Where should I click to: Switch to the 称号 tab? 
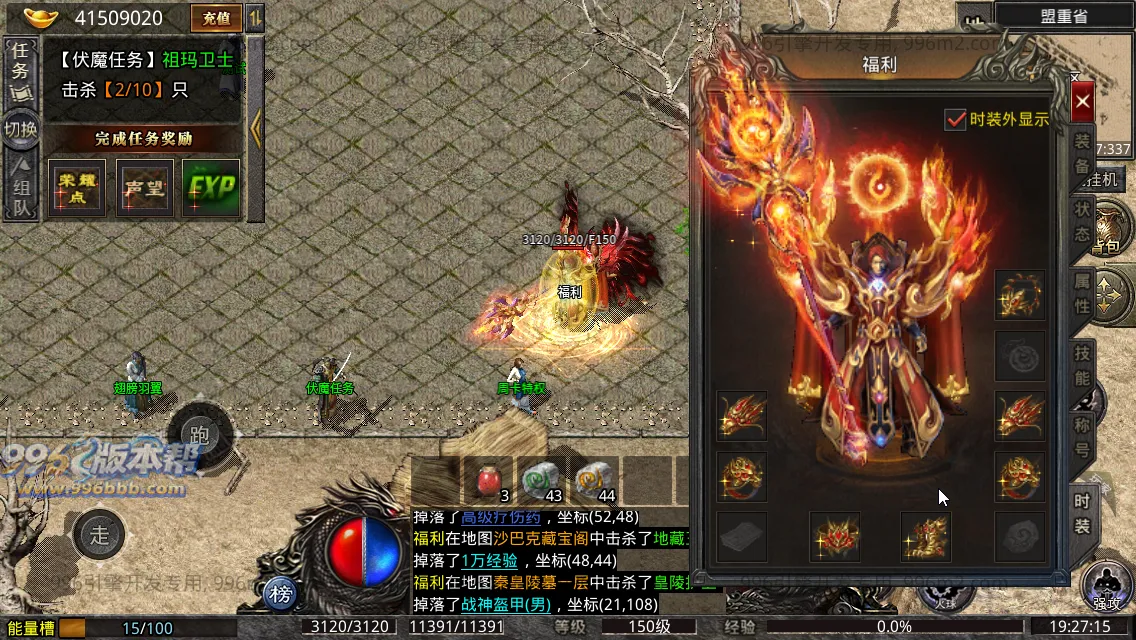(x=1082, y=436)
